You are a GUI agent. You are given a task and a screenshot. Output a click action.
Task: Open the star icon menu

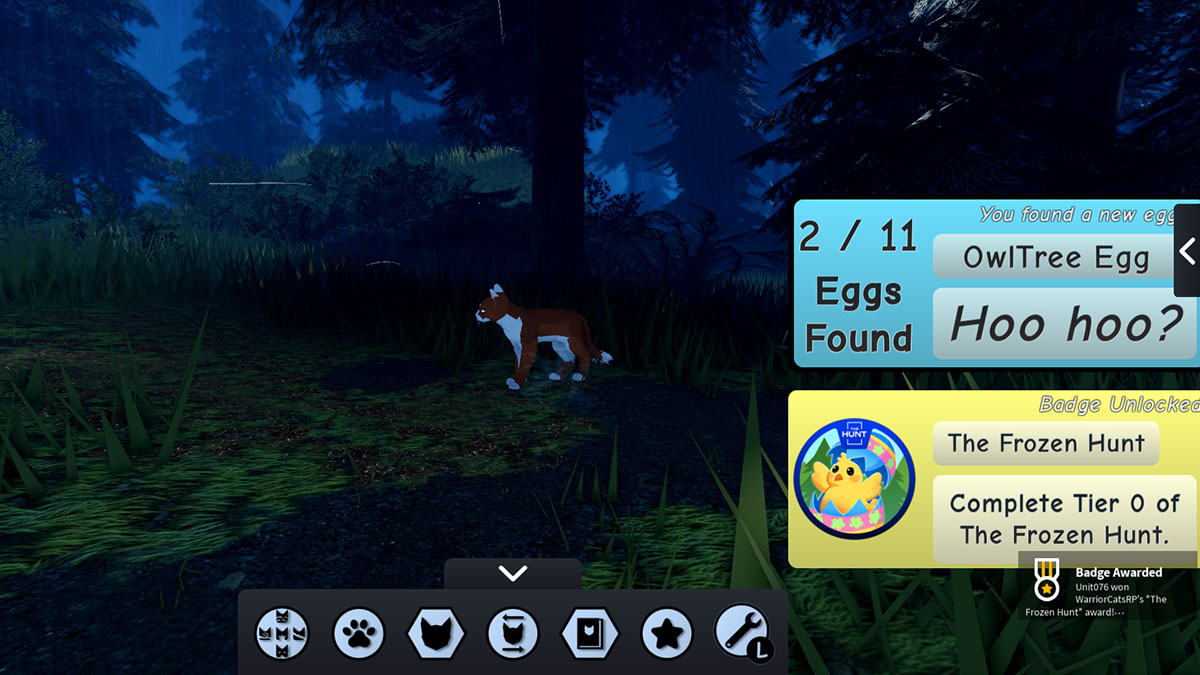click(667, 633)
